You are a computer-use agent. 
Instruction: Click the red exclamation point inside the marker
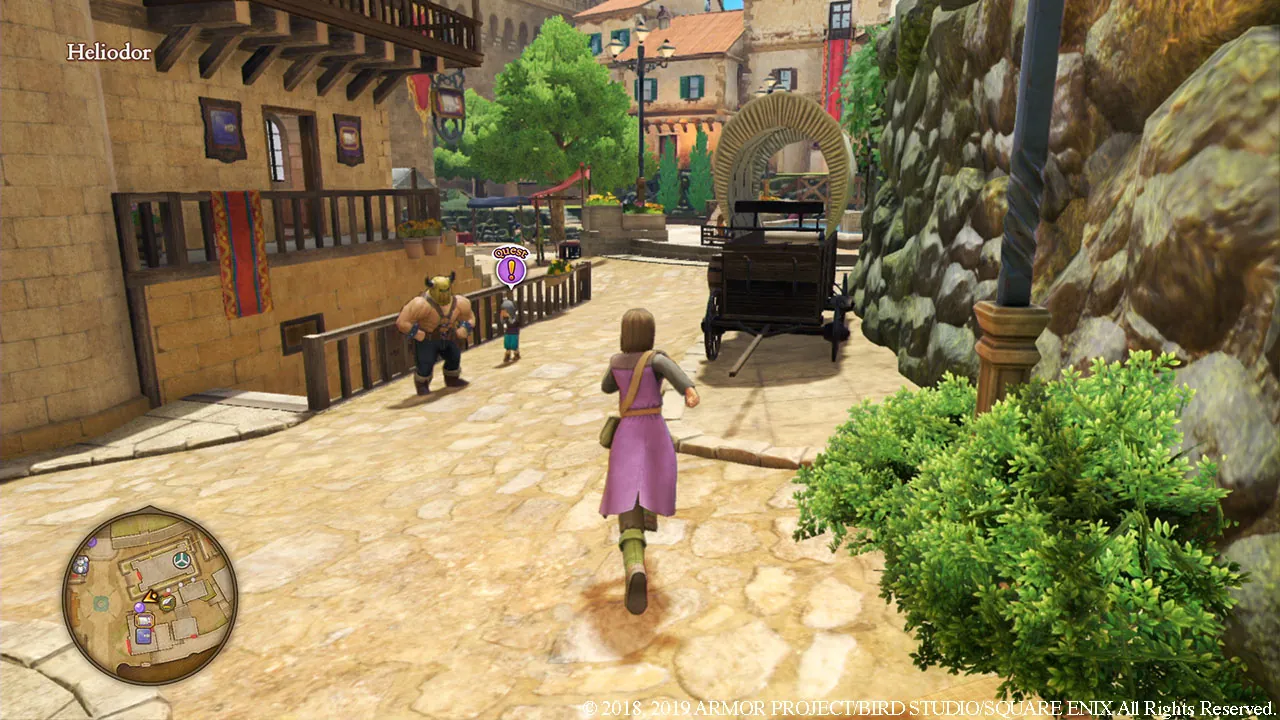(510, 270)
